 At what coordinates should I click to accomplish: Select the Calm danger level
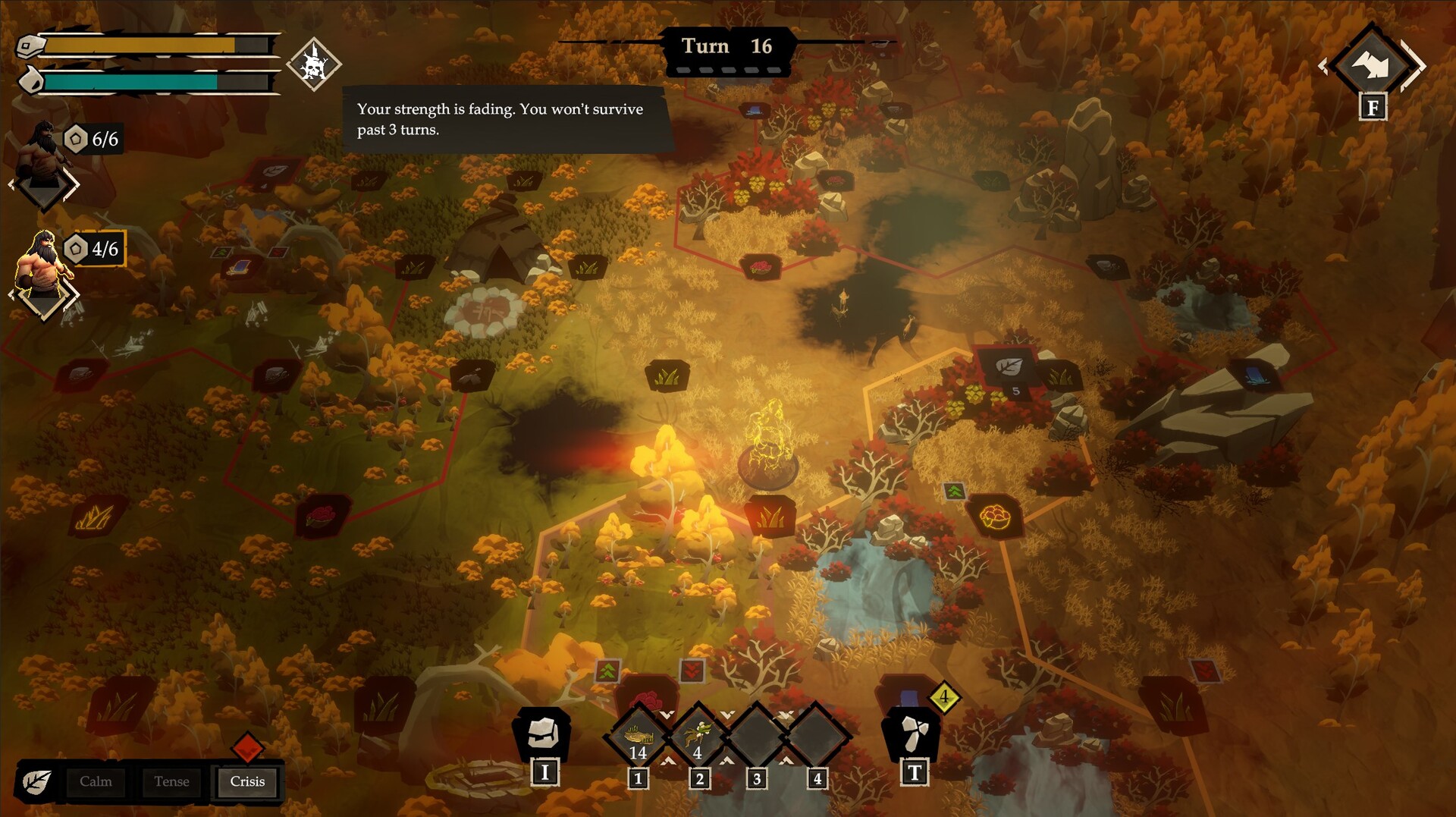point(96,782)
